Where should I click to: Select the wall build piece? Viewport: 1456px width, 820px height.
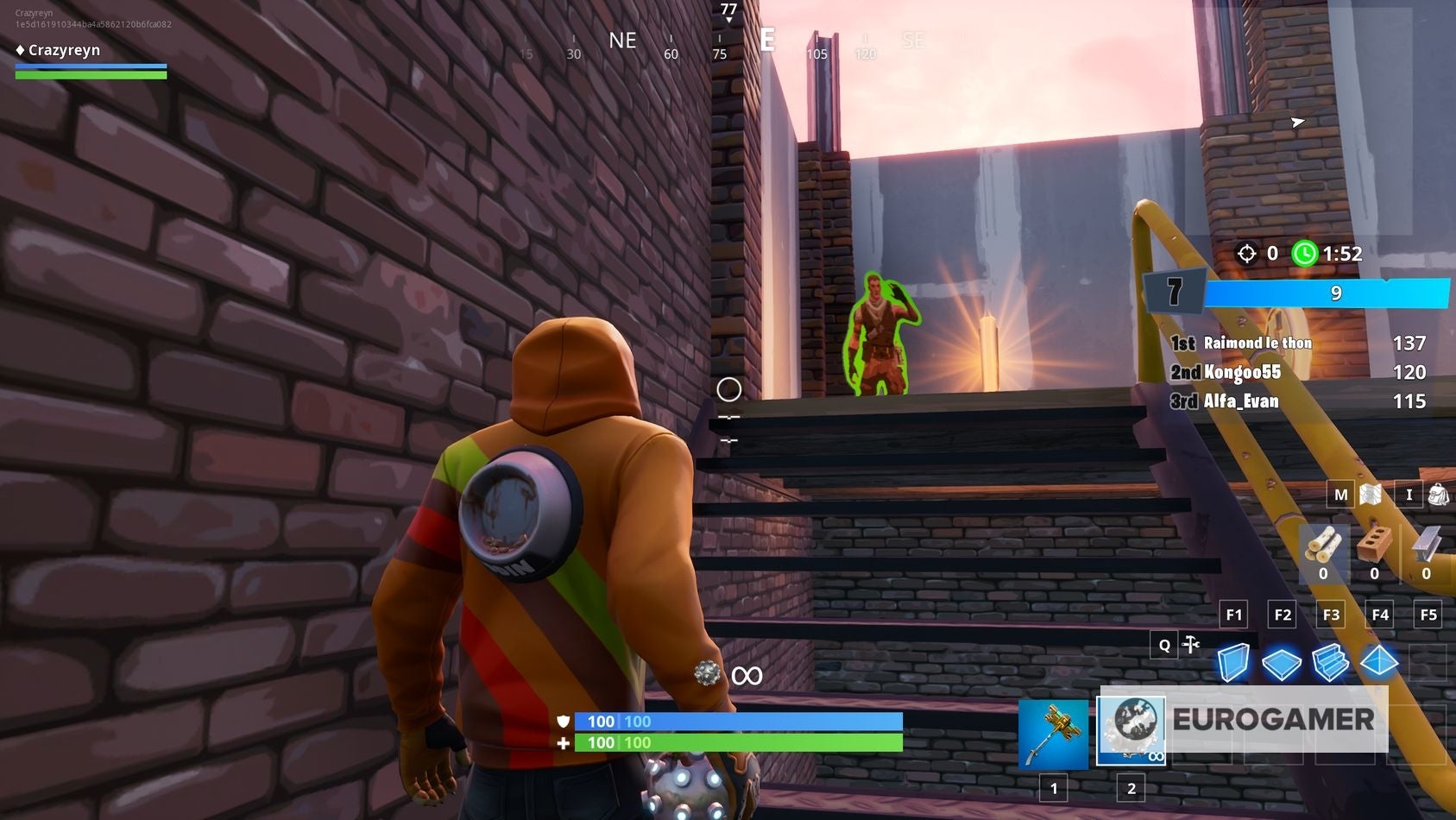click(x=1232, y=663)
